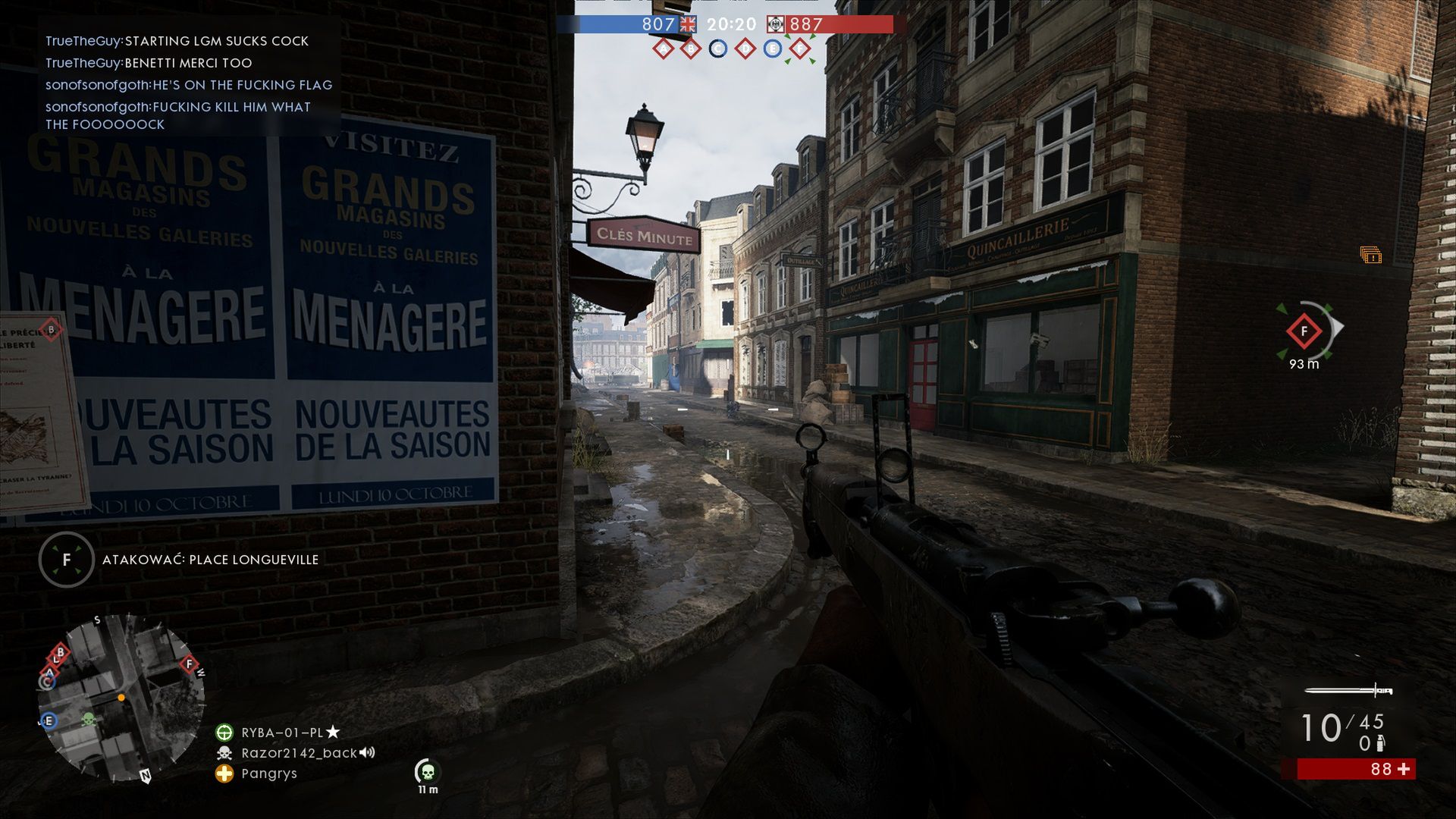
Task: Choose flag D in the top objective bar
Action: click(745, 49)
